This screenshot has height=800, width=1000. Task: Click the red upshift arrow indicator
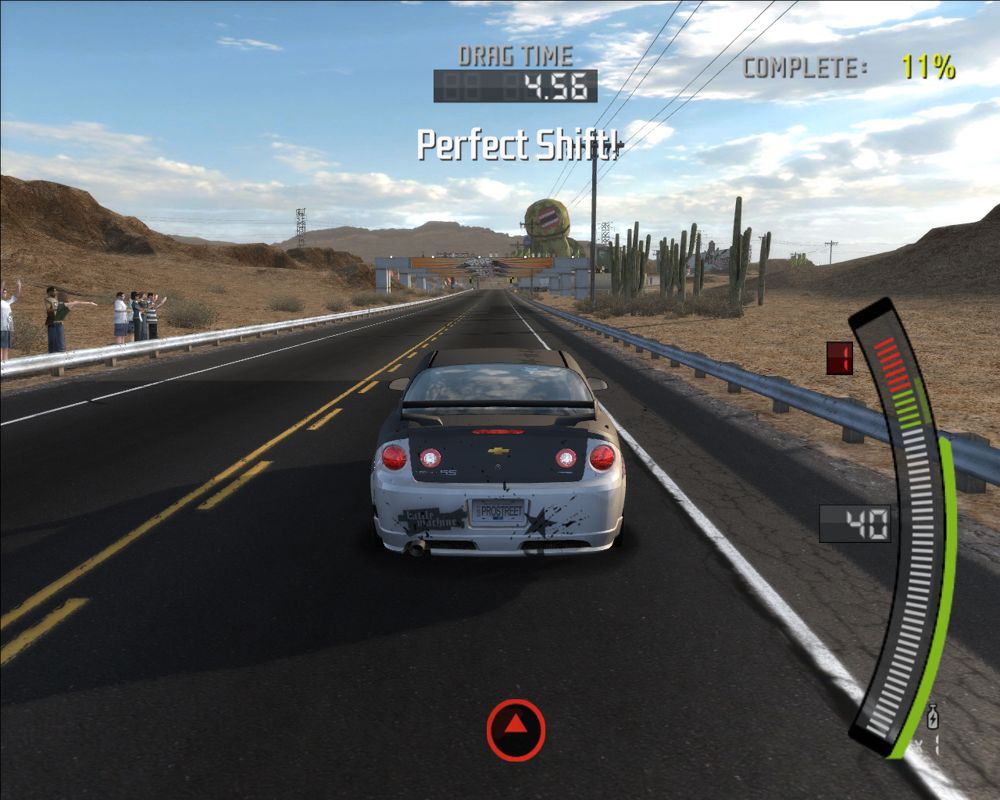pyautogui.click(x=515, y=729)
